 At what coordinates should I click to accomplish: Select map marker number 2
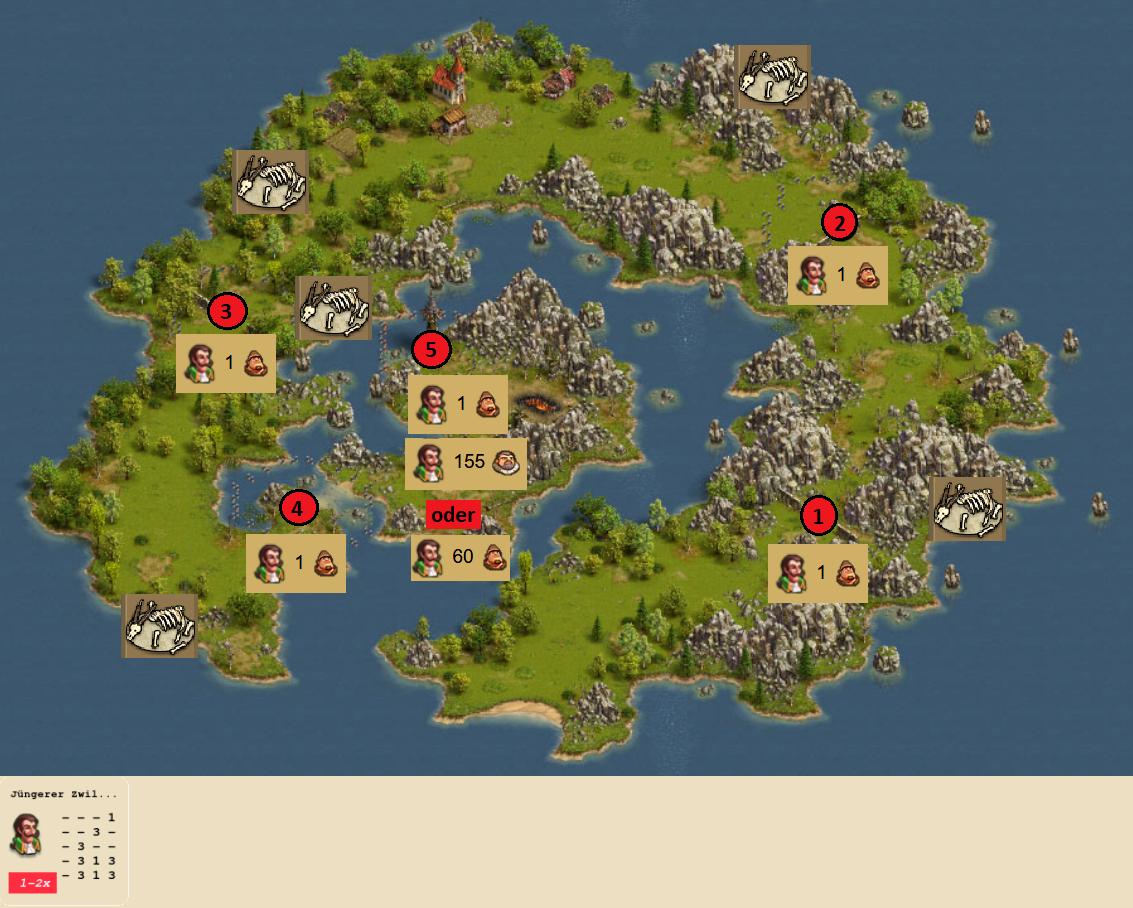point(839,222)
